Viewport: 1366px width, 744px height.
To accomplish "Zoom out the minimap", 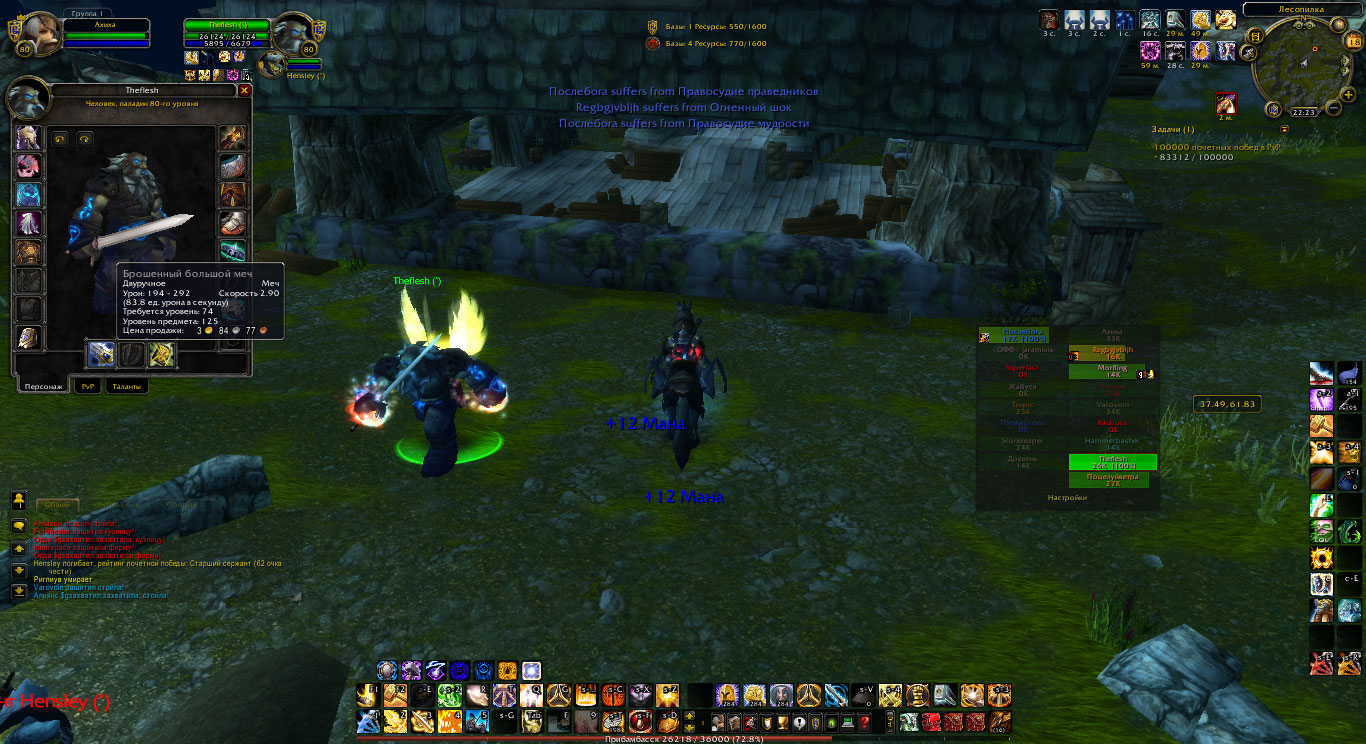I will 1334,108.
